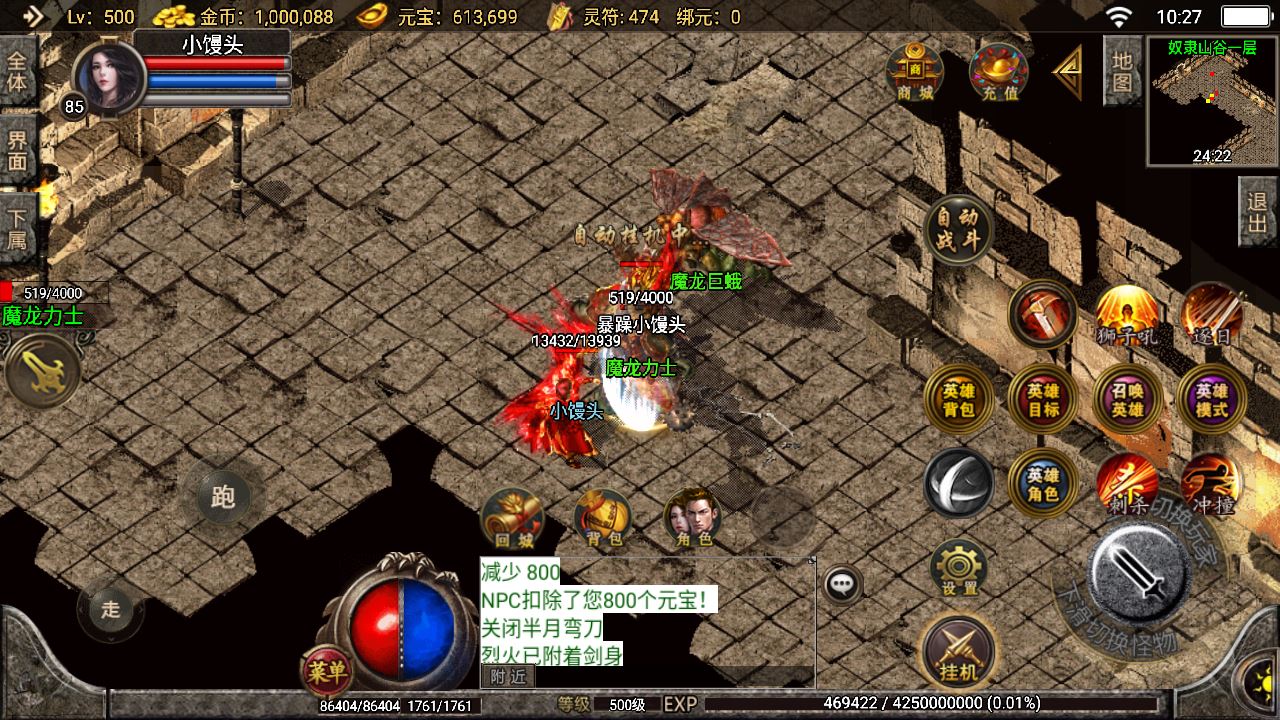Open the 充值 recharge icon
Image resolution: width=1280 pixels, height=720 pixels.
pyautogui.click(x=999, y=73)
